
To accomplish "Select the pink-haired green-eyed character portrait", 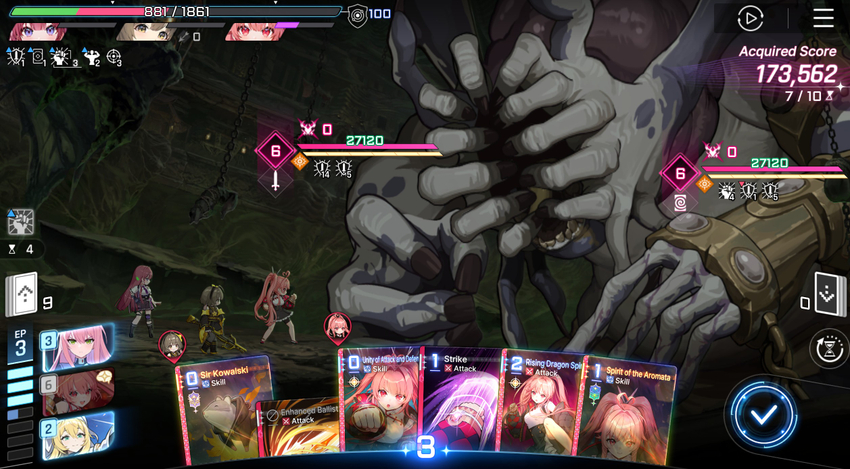I will (78, 347).
